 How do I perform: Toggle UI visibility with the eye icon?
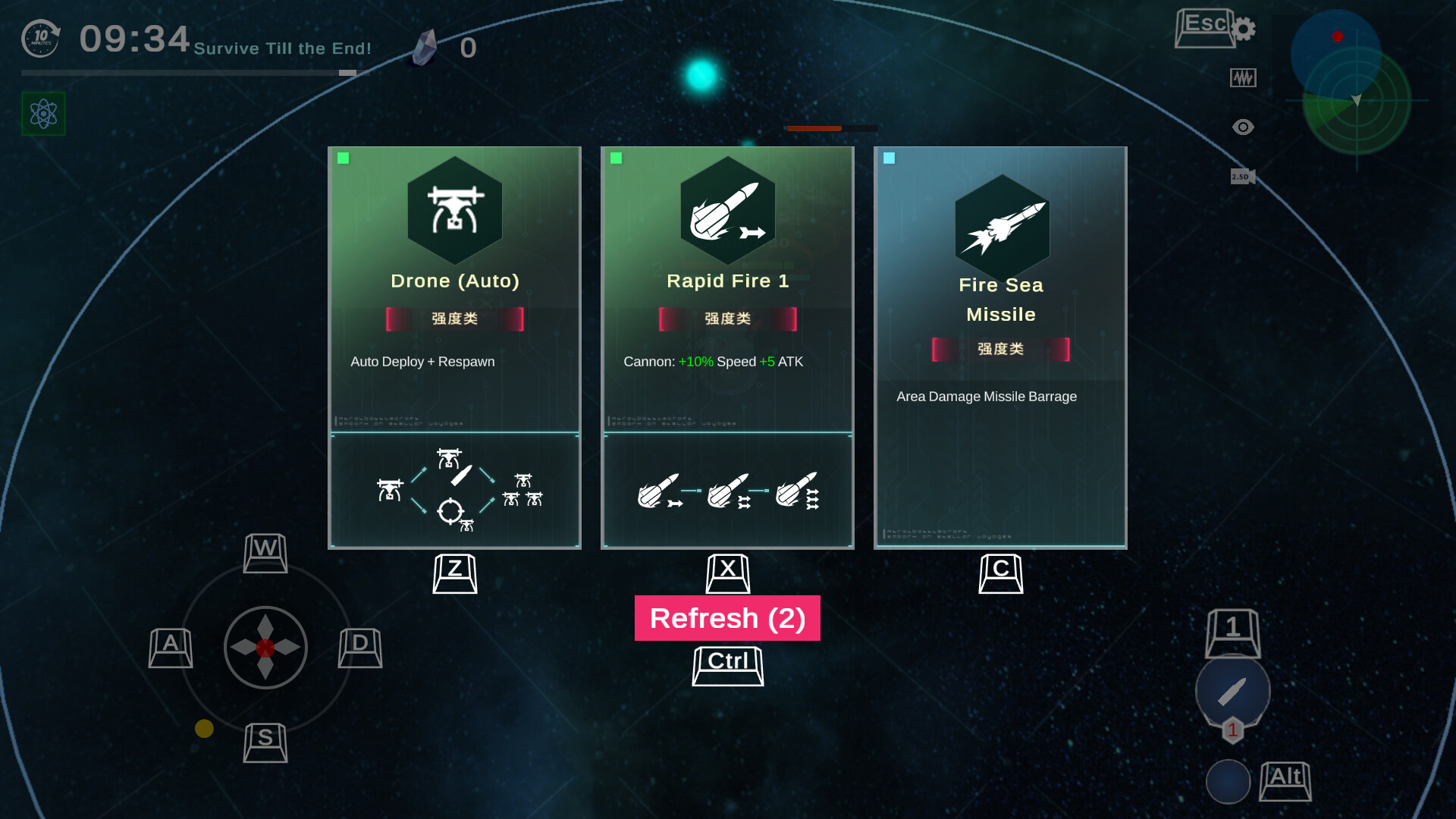(1242, 127)
